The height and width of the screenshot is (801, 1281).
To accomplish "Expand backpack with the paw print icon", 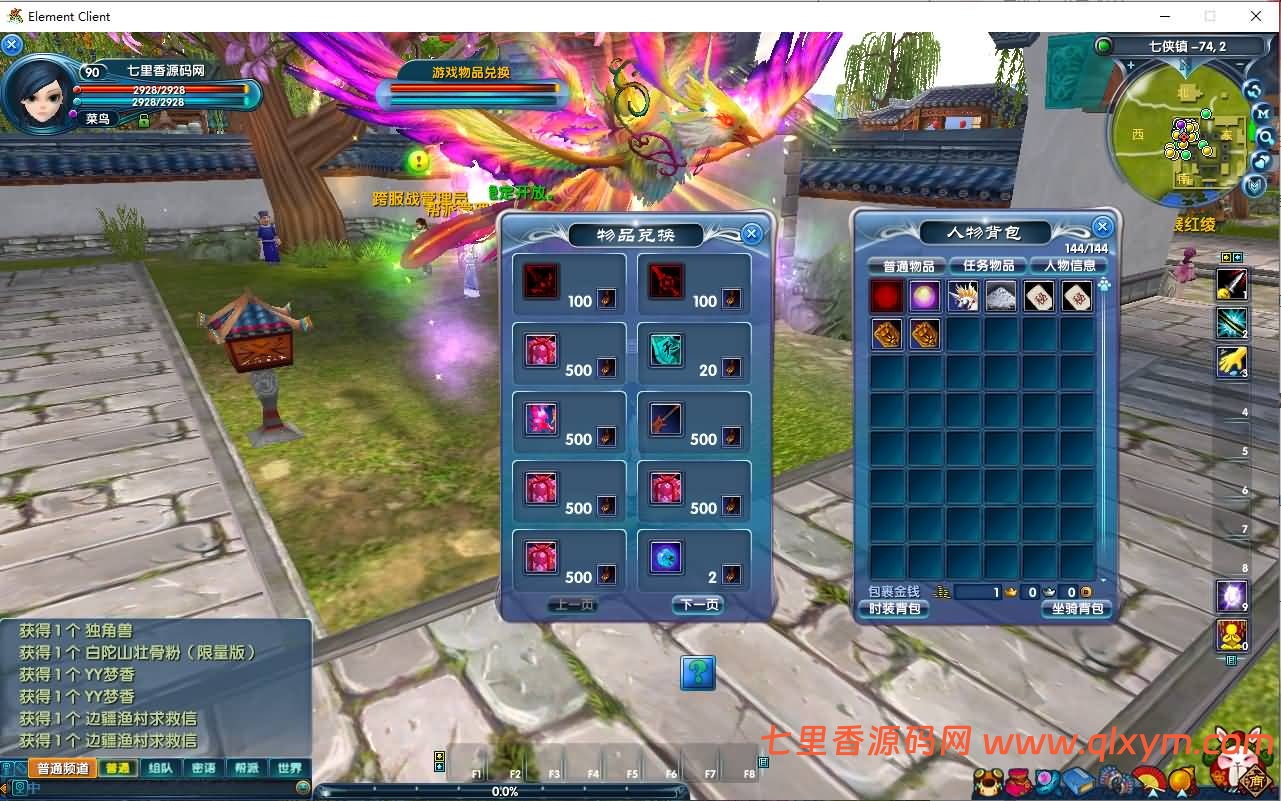I will coord(1104,285).
